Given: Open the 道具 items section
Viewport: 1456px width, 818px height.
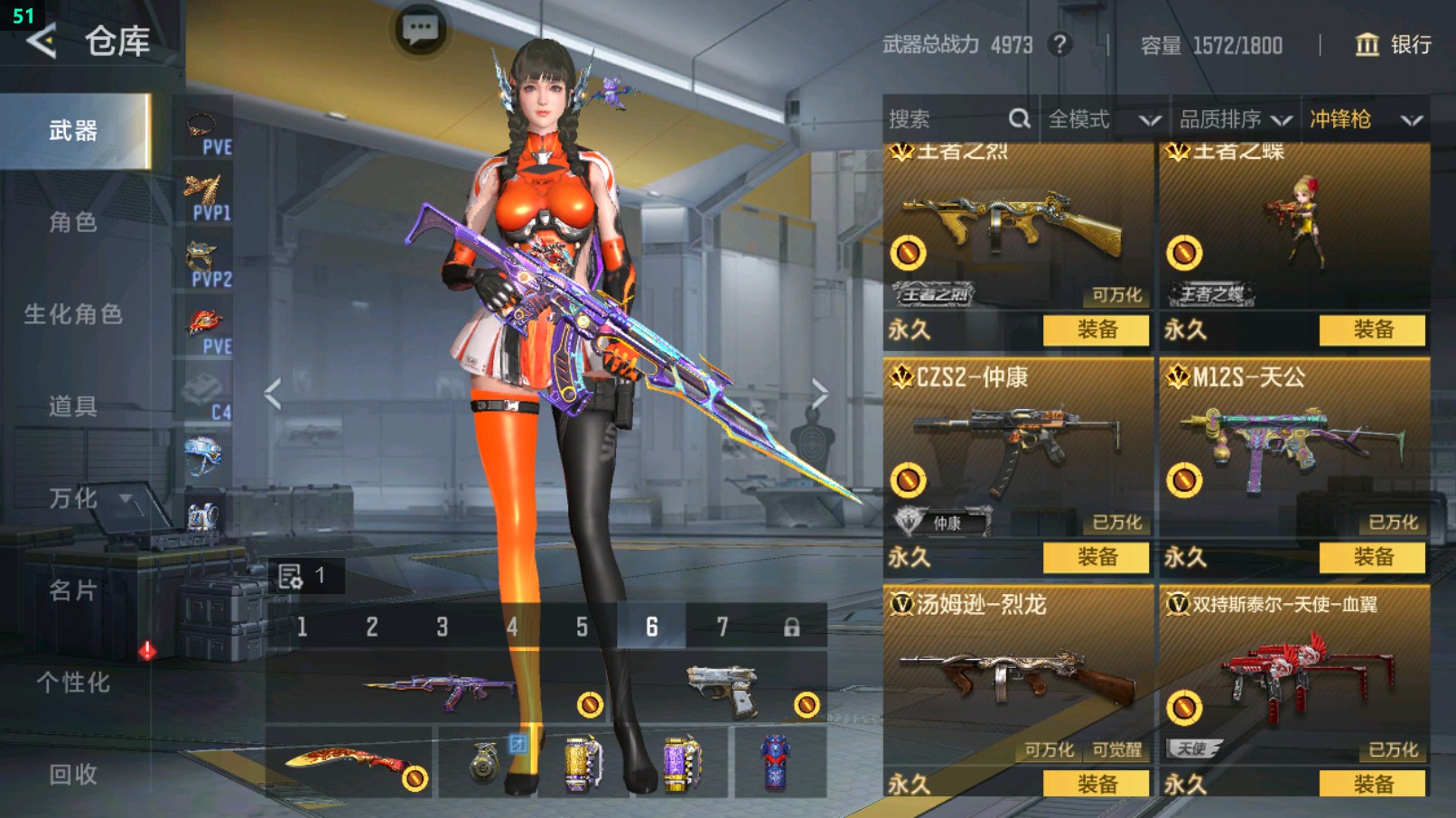Looking at the screenshot, I should coord(73,406).
